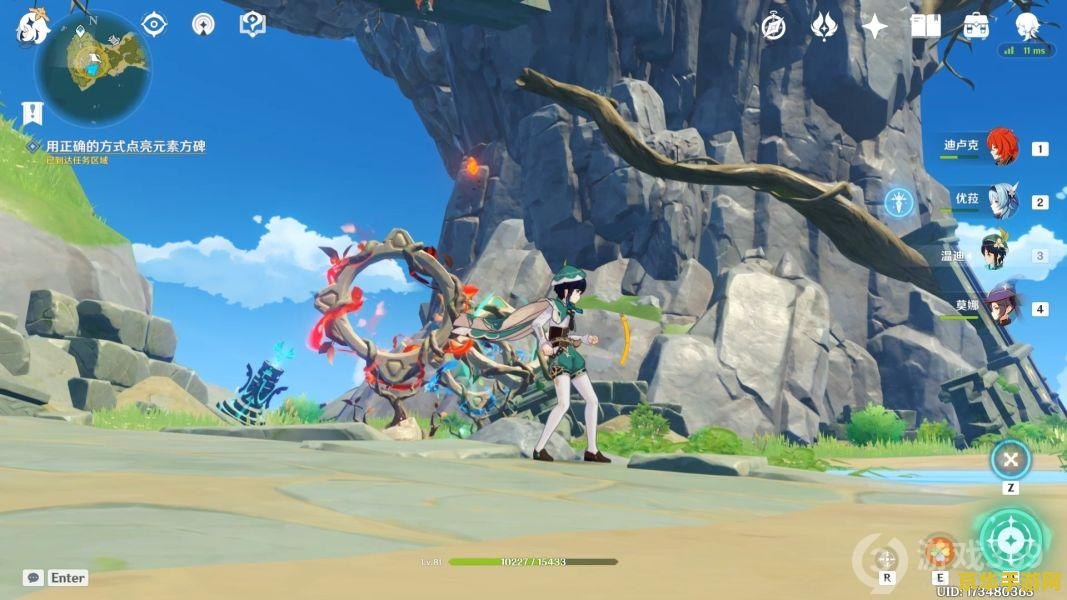Open the four-point star wish icon
The image size is (1067, 600).
875,27
